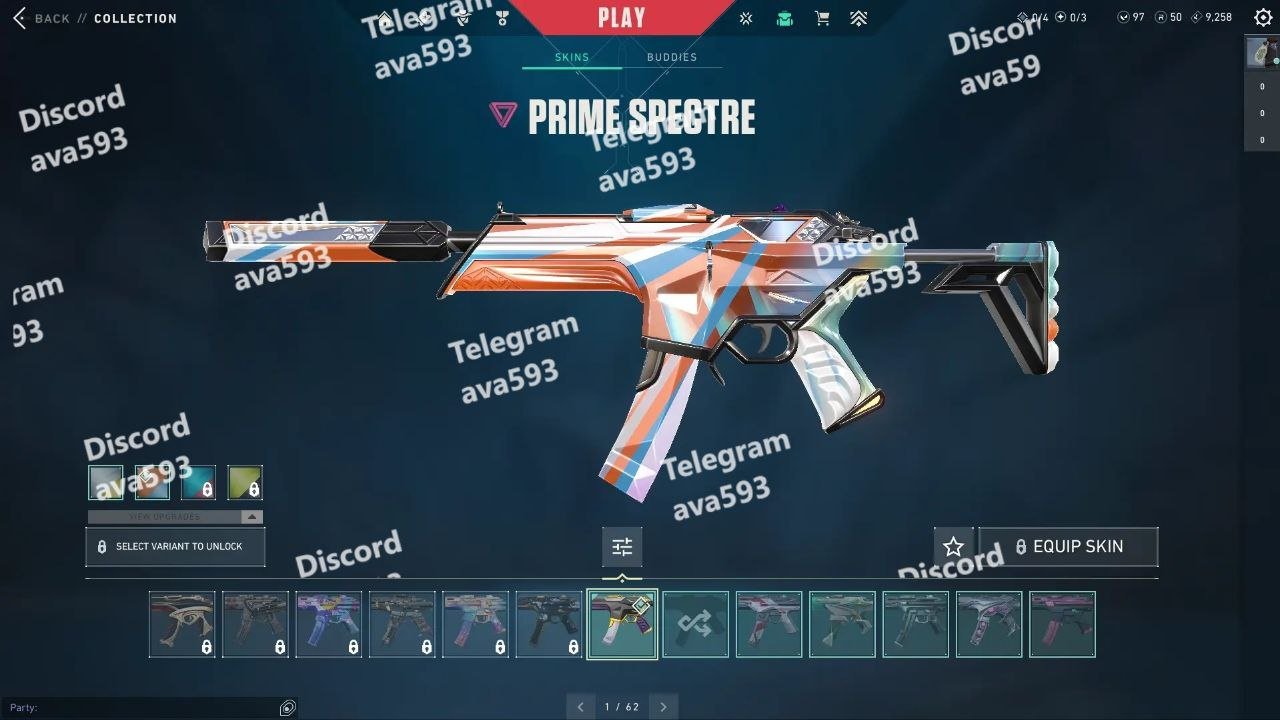Image resolution: width=1280 pixels, height=720 pixels.
Task: Select the default grey variant swatch
Action: (105, 483)
